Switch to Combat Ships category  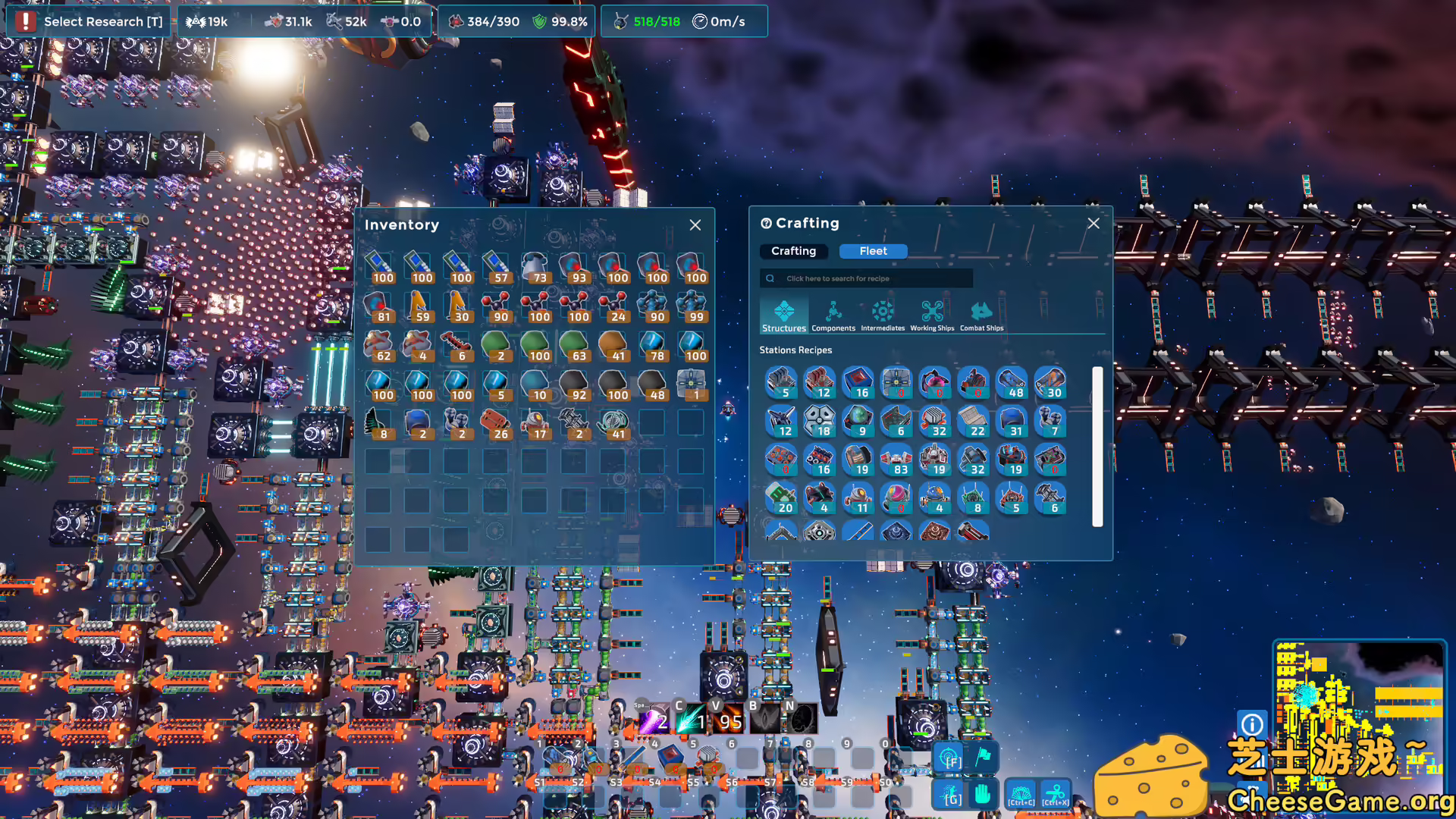[981, 316]
